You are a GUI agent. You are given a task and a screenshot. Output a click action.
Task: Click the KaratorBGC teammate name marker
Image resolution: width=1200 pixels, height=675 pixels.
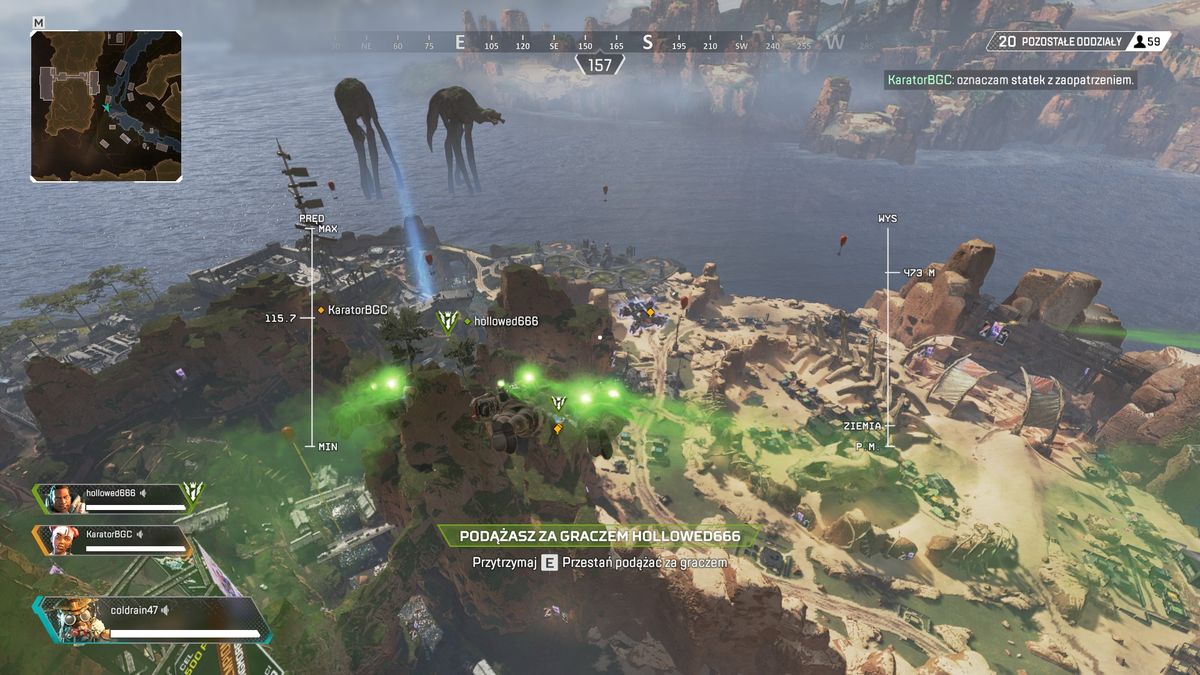click(357, 310)
